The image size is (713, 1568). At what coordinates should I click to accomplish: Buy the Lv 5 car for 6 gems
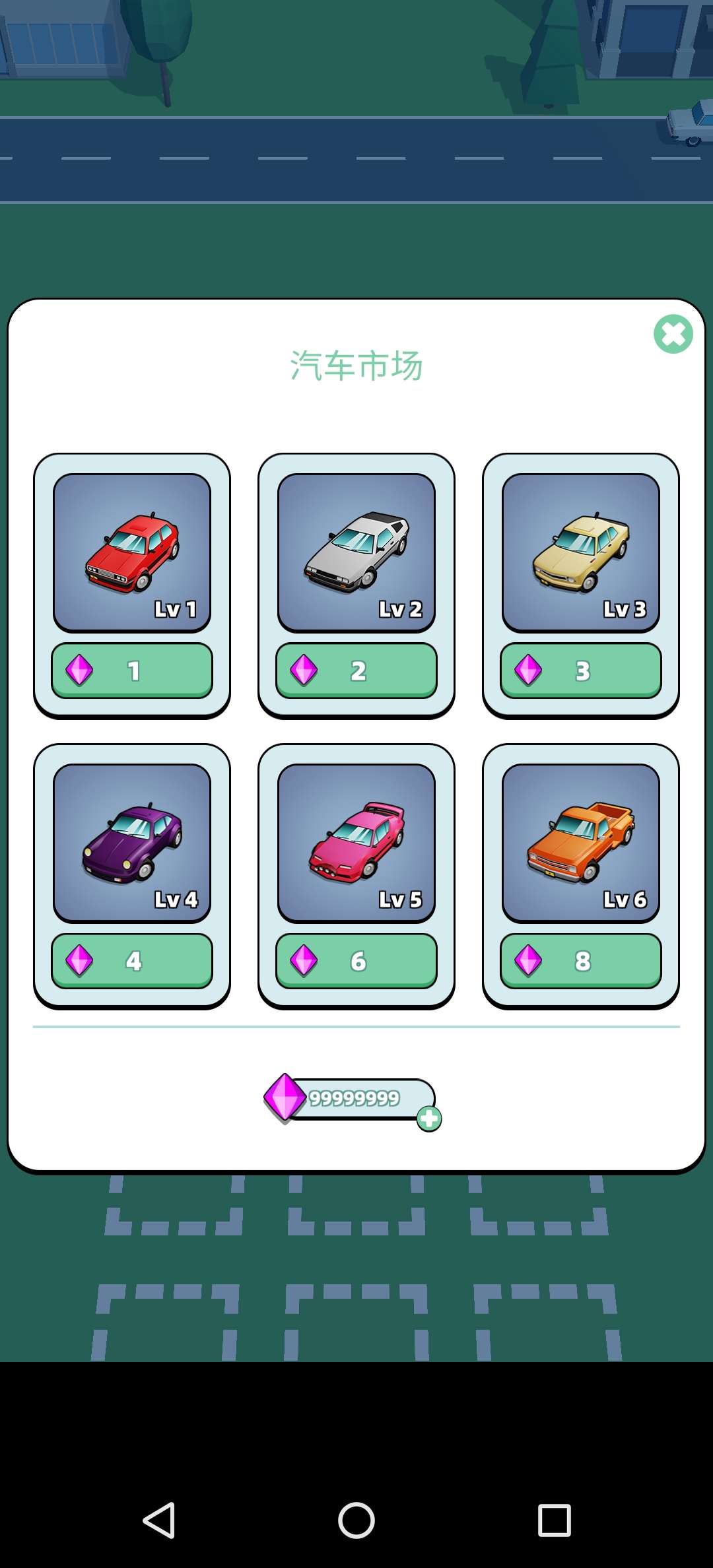click(x=356, y=961)
